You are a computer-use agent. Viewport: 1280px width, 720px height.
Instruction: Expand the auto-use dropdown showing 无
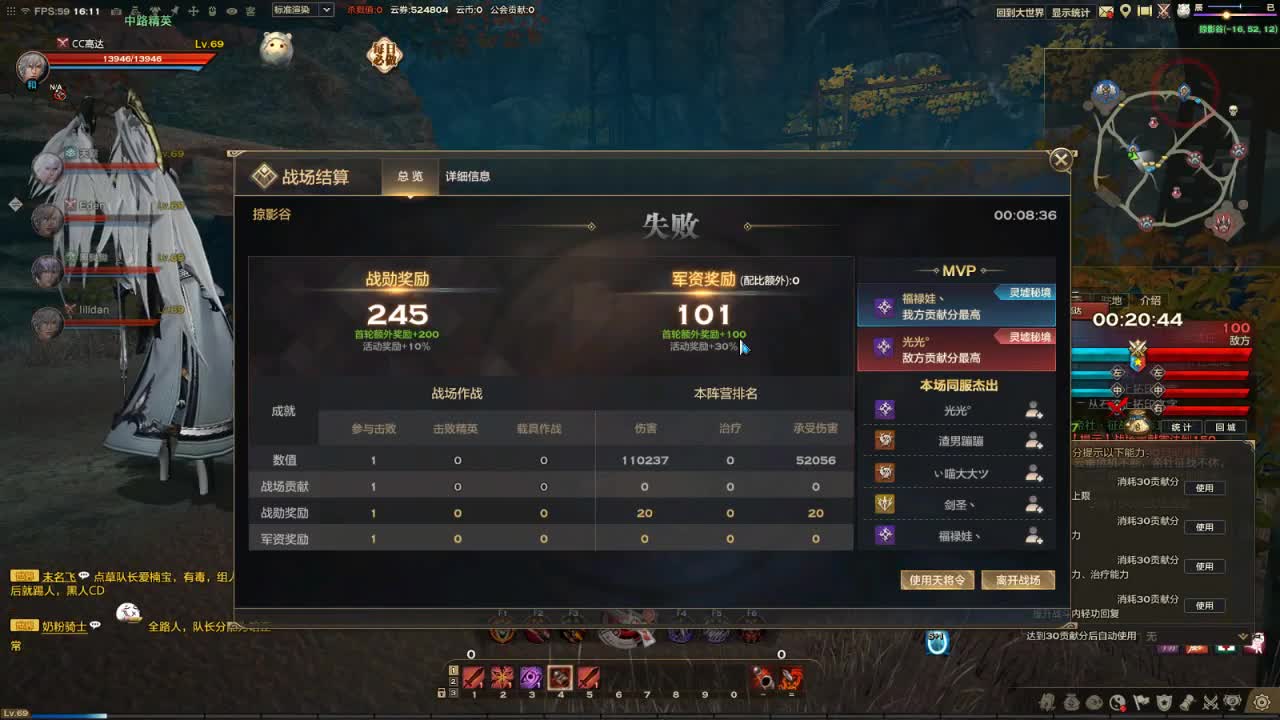1243,636
